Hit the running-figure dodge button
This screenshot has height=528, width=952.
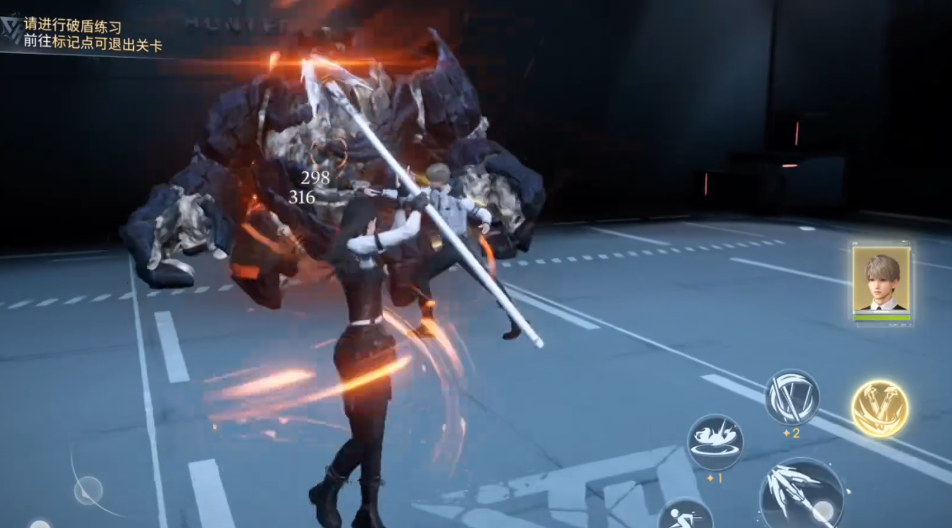pyautogui.click(x=685, y=515)
